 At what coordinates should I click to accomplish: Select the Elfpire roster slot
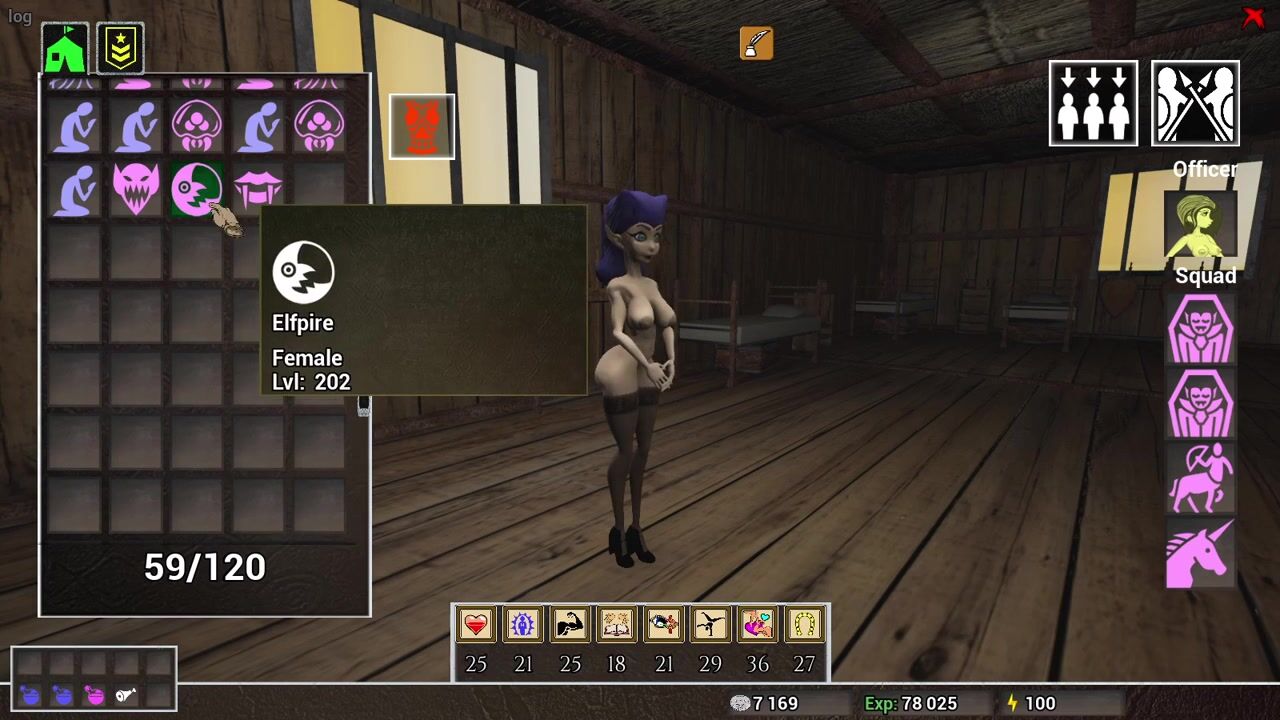196,188
